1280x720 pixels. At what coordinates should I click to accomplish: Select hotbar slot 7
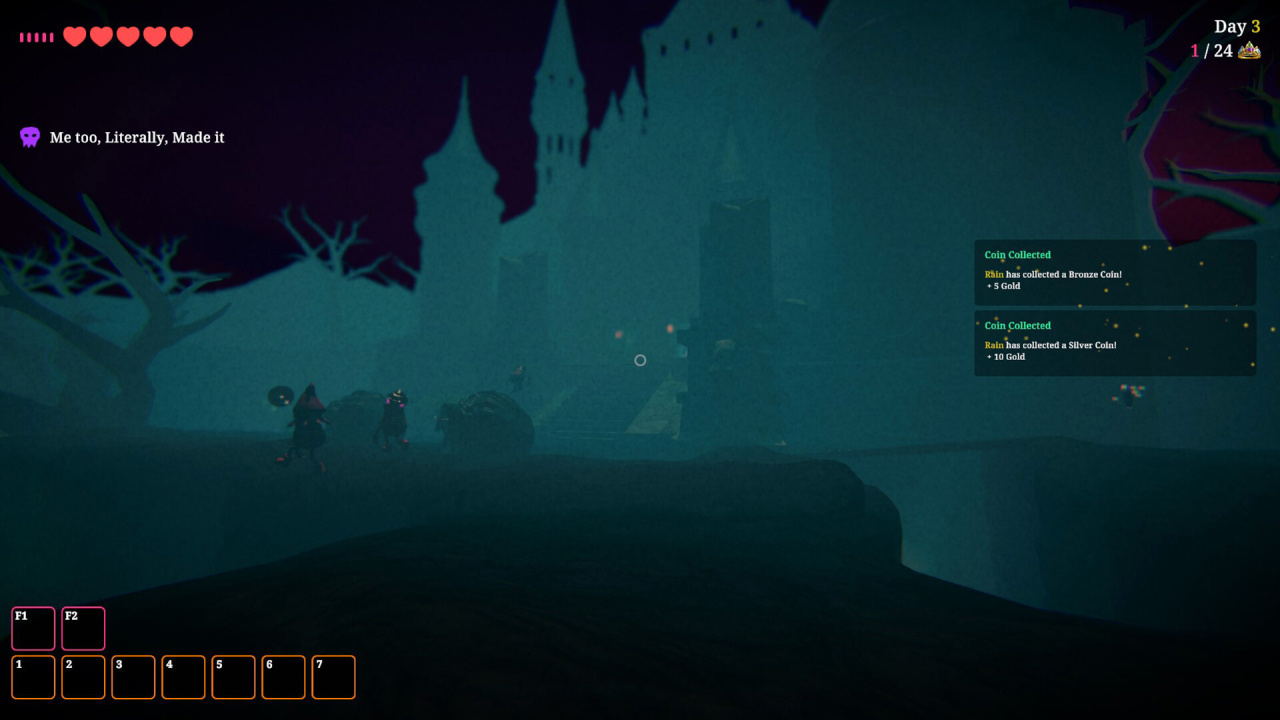pyautogui.click(x=333, y=677)
